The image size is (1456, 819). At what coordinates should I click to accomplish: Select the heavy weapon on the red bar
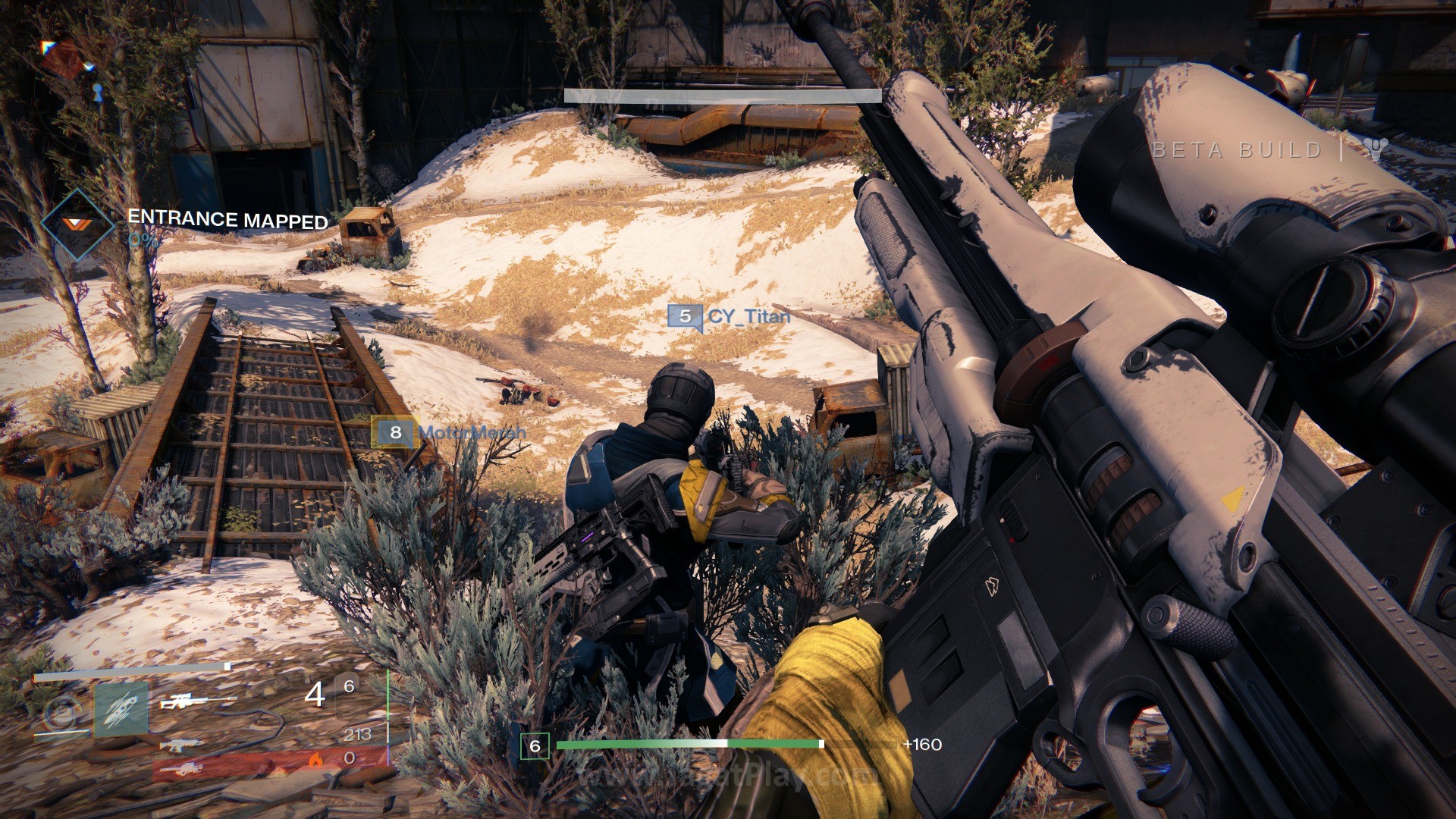pos(182,769)
